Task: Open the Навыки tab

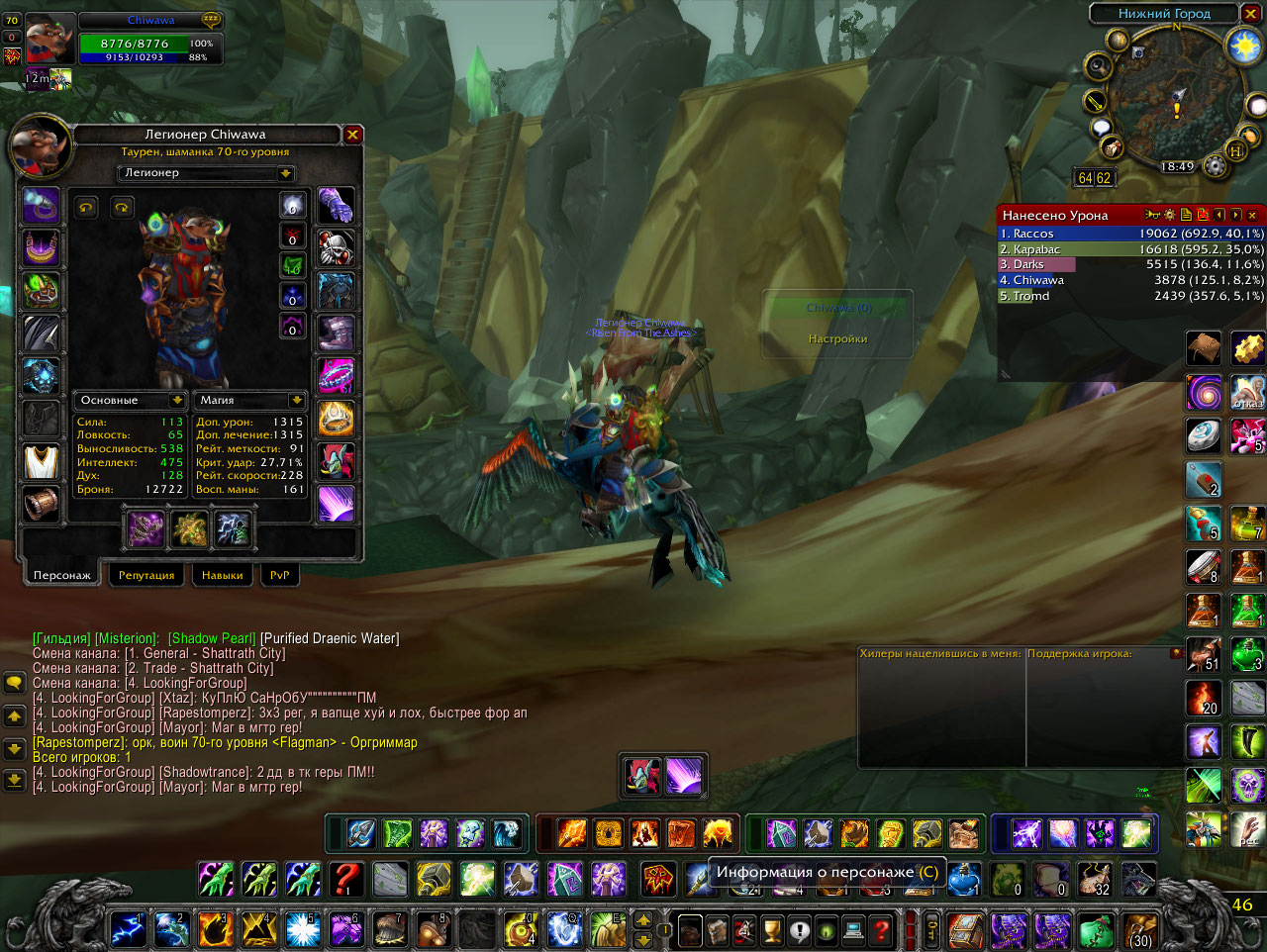Action: [x=222, y=575]
